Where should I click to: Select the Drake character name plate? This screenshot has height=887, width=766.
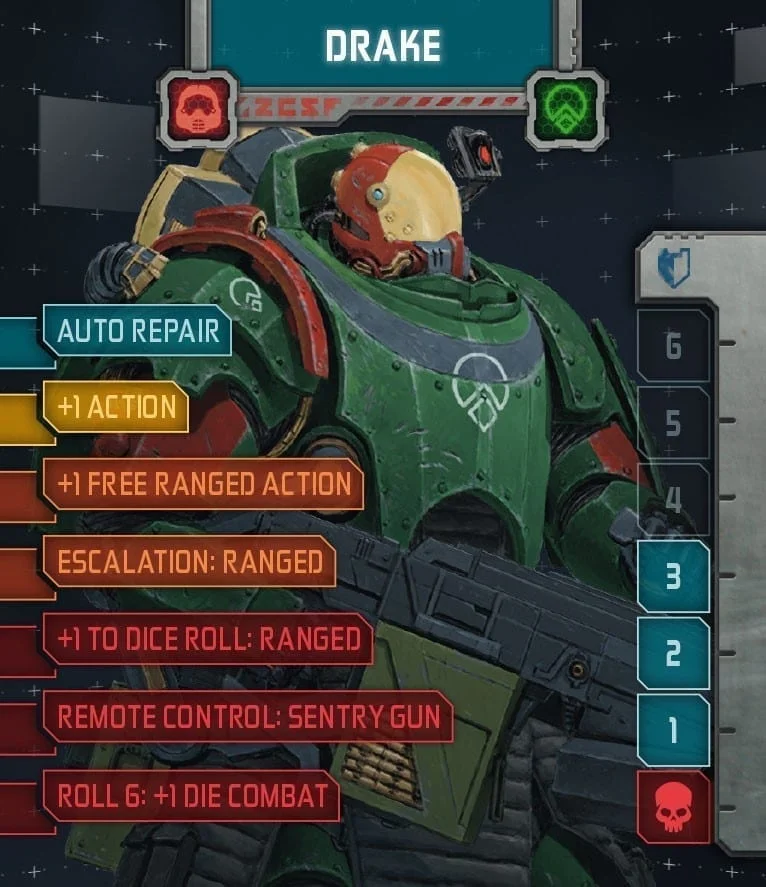coord(382,45)
